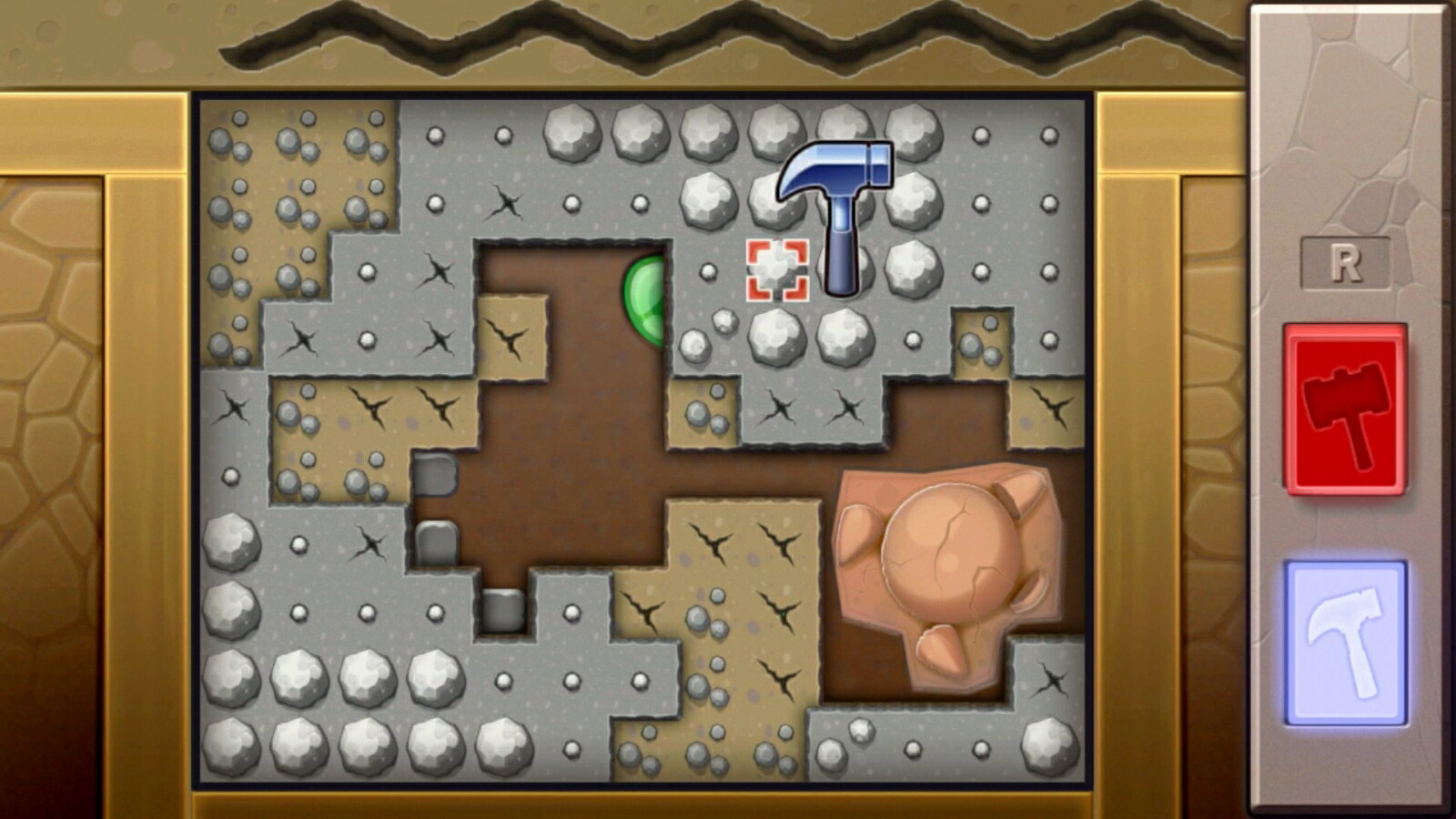Toggle tools using the R indicator
The image size is (1456, 819).
click(x=1347, y=262)
